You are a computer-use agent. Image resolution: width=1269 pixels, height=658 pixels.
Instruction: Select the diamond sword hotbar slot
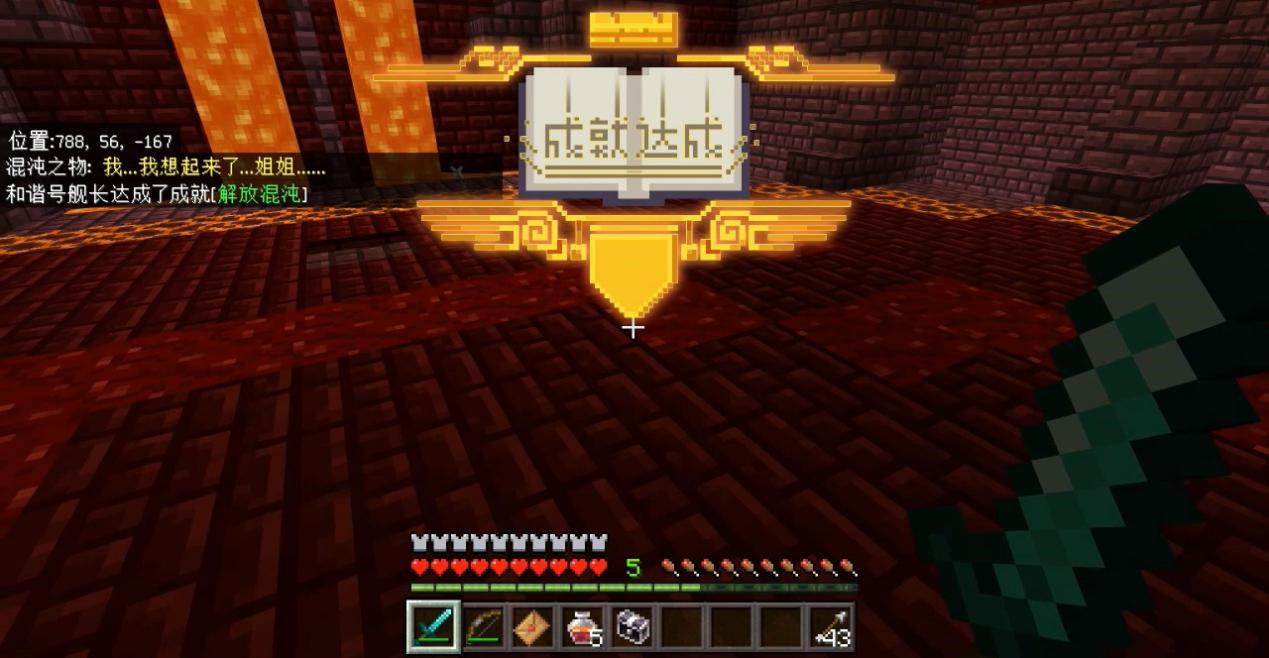pyautogui.click(x=434, y=628)
